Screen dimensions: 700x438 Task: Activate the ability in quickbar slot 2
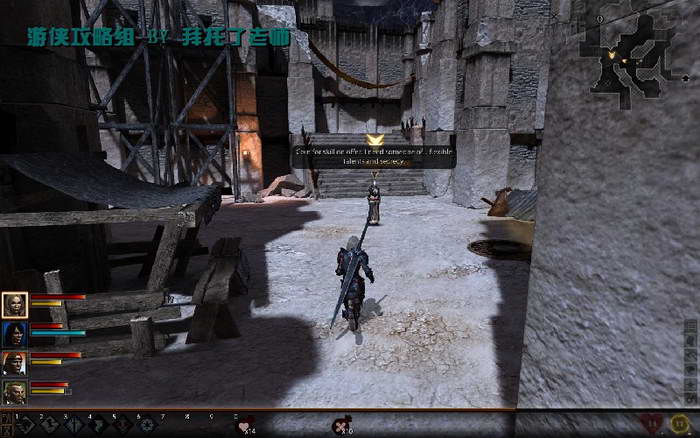pyautogui.click(x=52, y=425)
